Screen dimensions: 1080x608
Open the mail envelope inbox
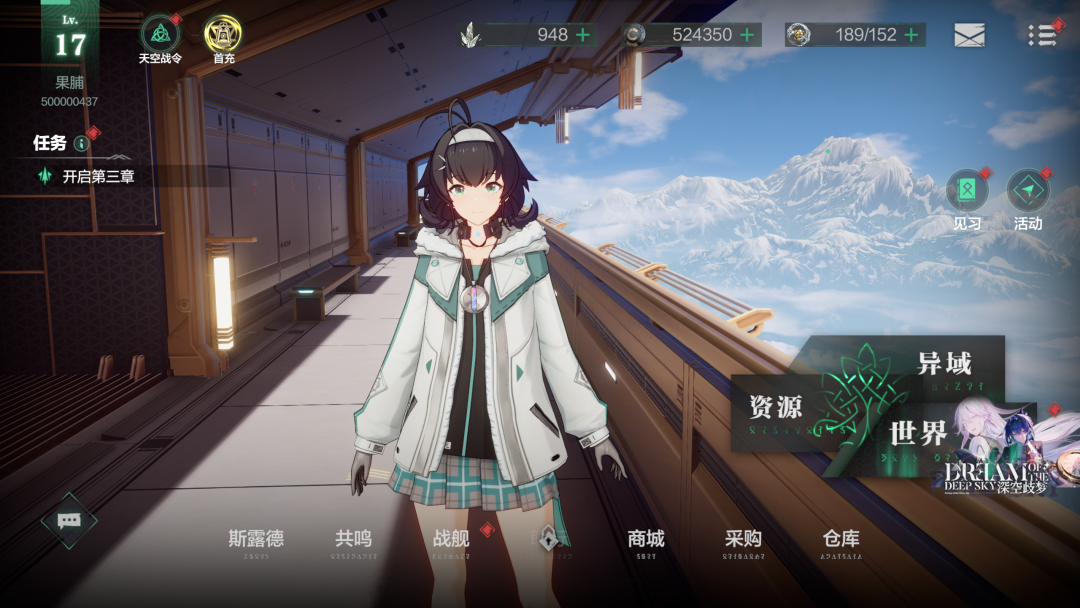(x=969, y=35)
